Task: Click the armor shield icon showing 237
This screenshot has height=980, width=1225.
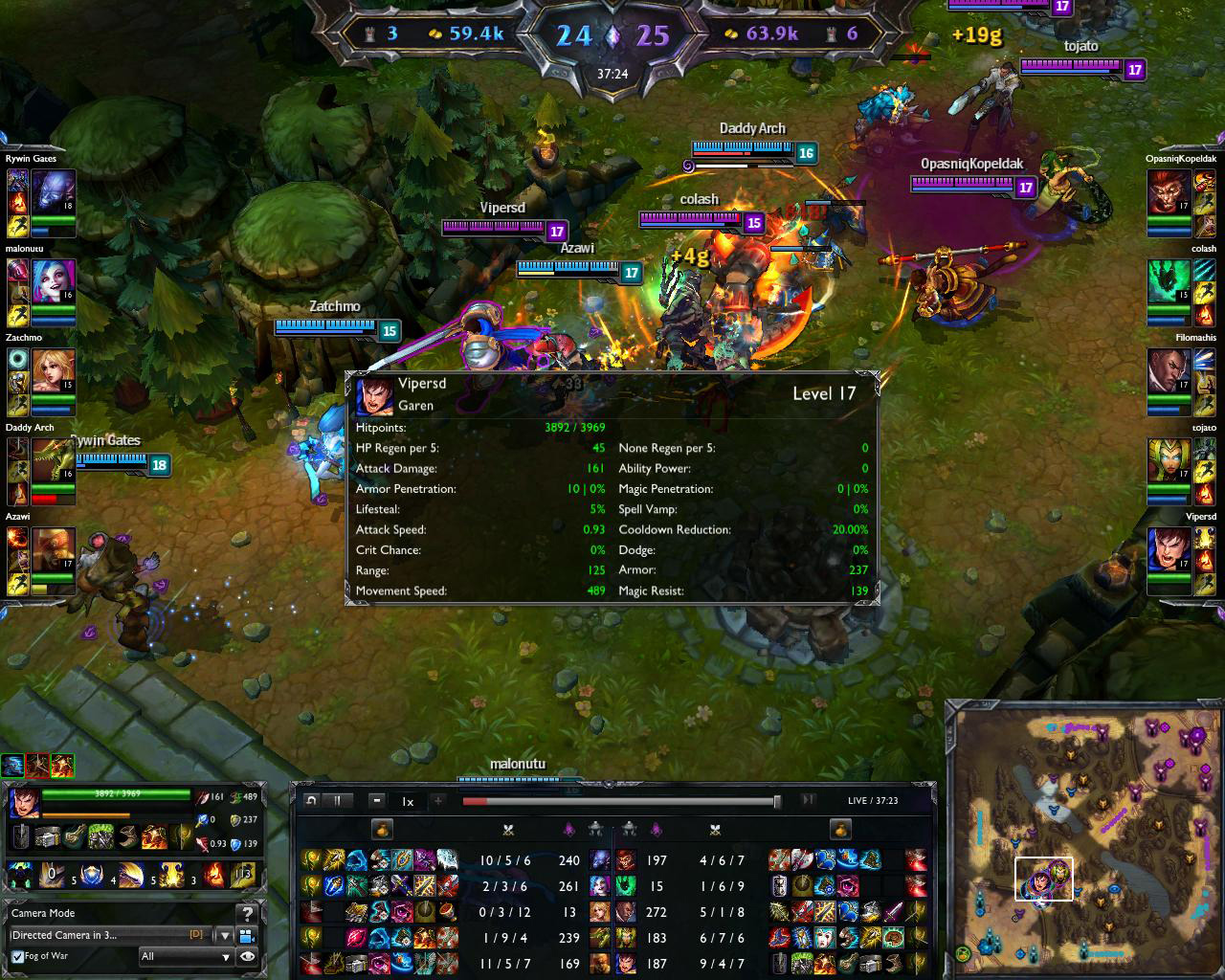Action: click(x=234, y=819)
